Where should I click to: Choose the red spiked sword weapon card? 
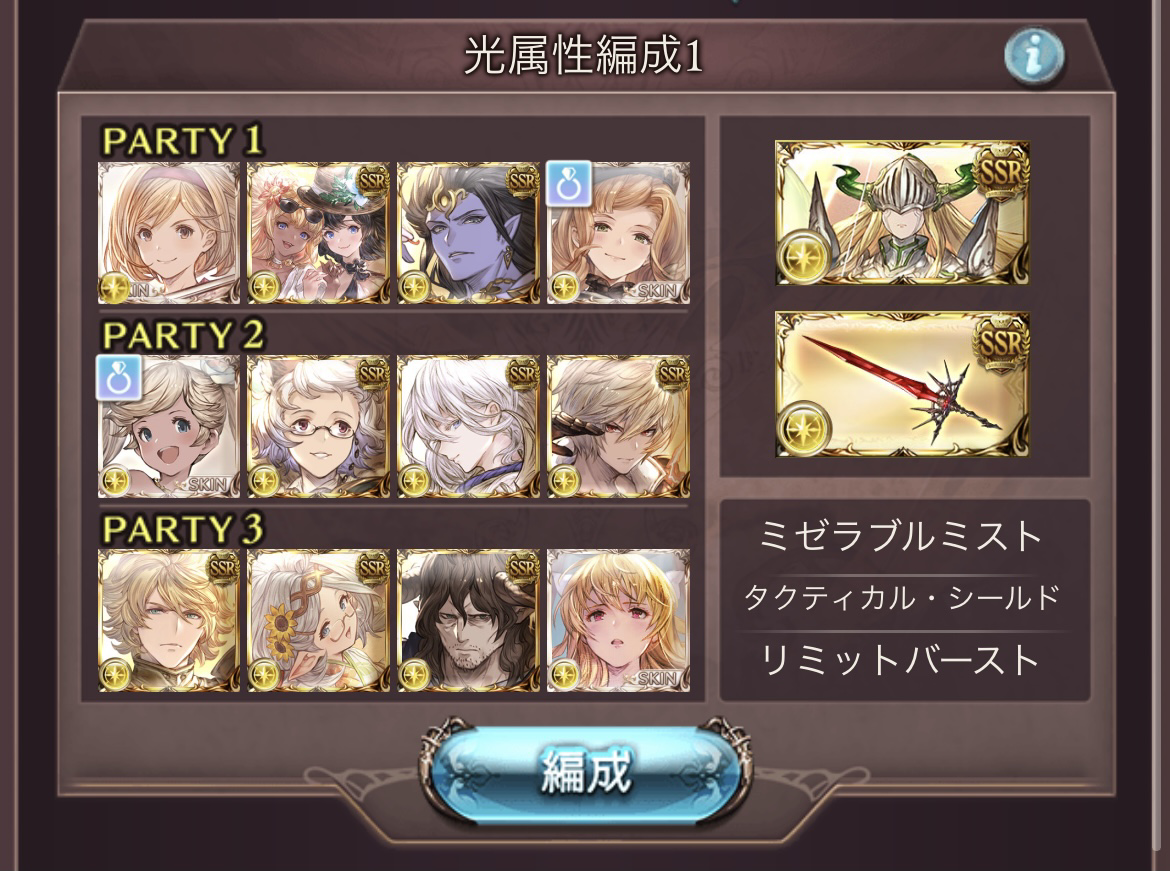pyautogui.click(x=902, y=384)
